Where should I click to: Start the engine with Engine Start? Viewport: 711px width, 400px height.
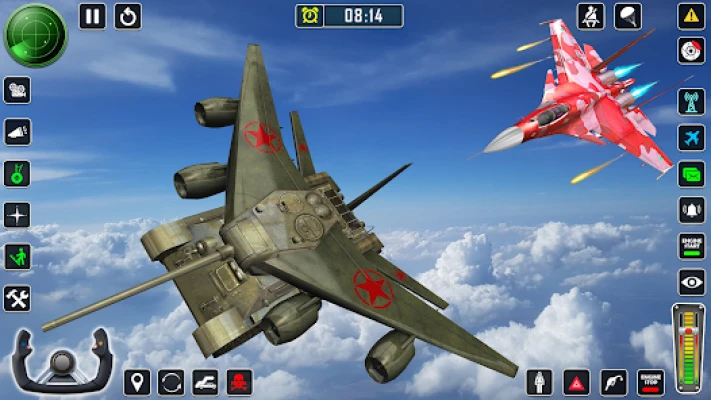tap(691, 247)
